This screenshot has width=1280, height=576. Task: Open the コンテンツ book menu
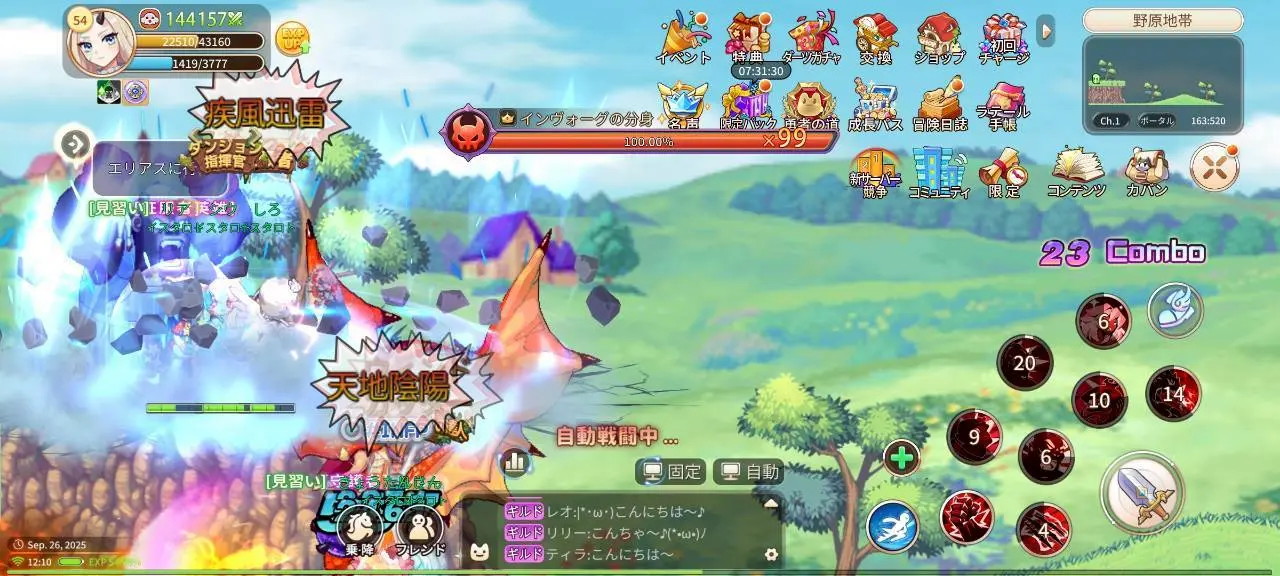coord(1076,170)
